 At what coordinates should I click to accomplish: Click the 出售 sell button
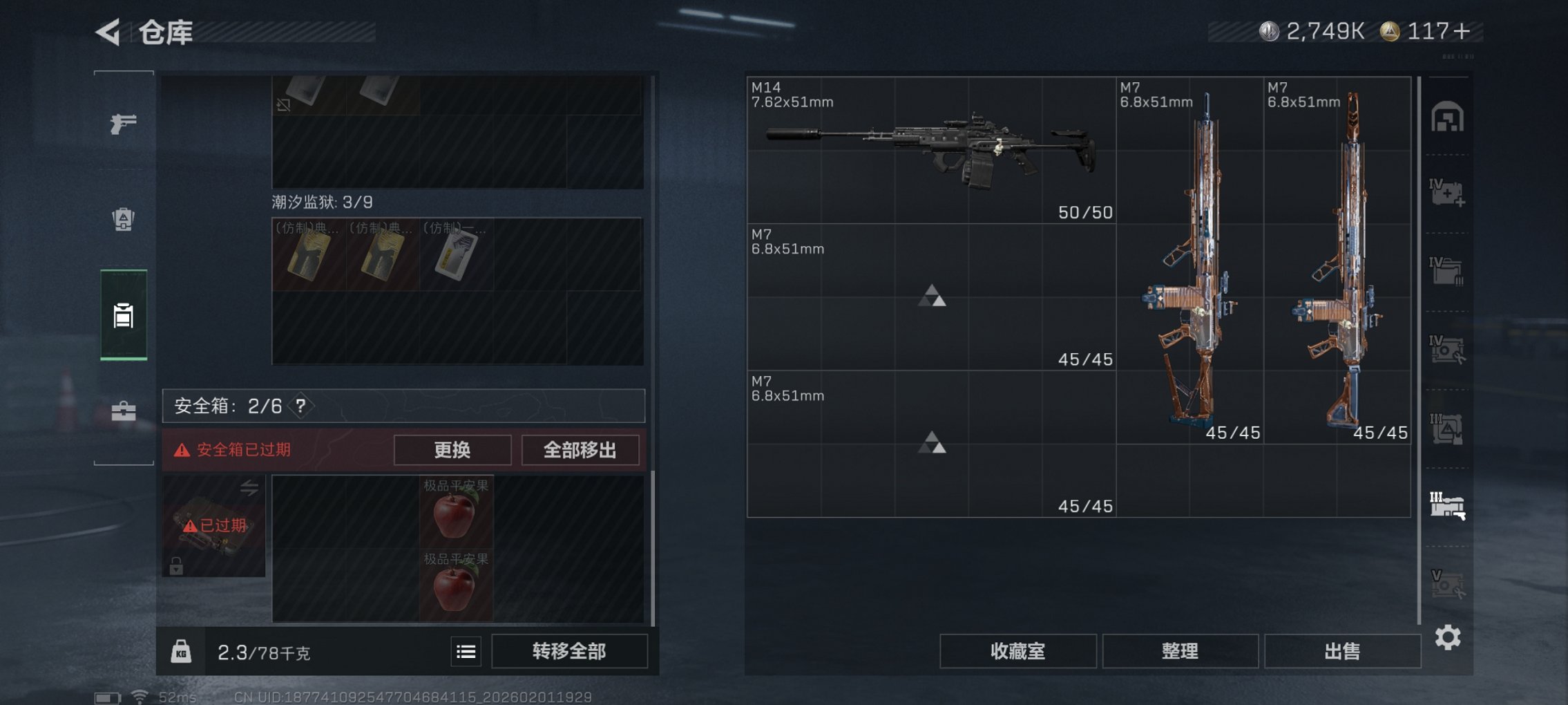1340,650
